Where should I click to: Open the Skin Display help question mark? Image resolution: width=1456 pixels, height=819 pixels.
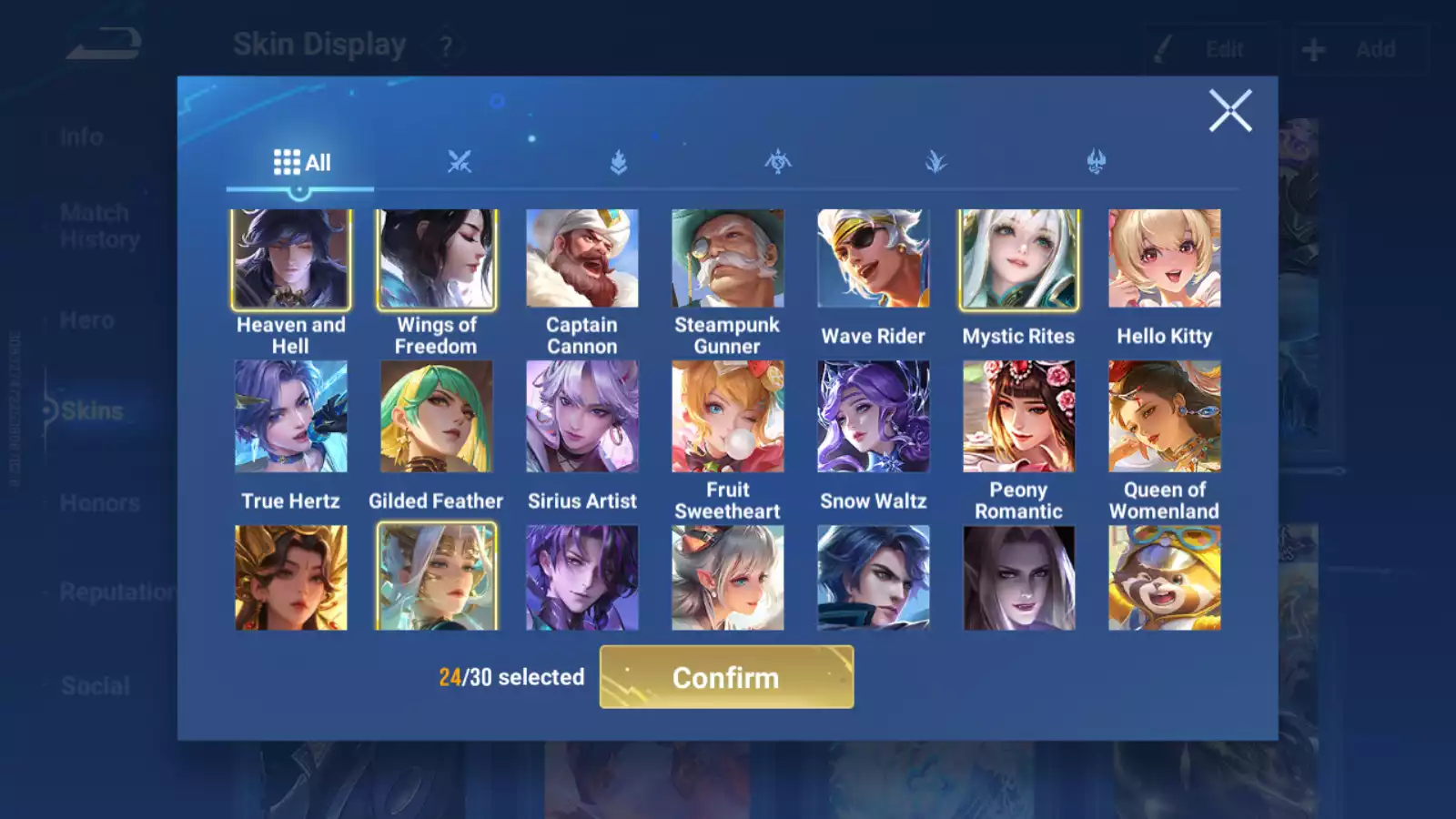point(445,45)
